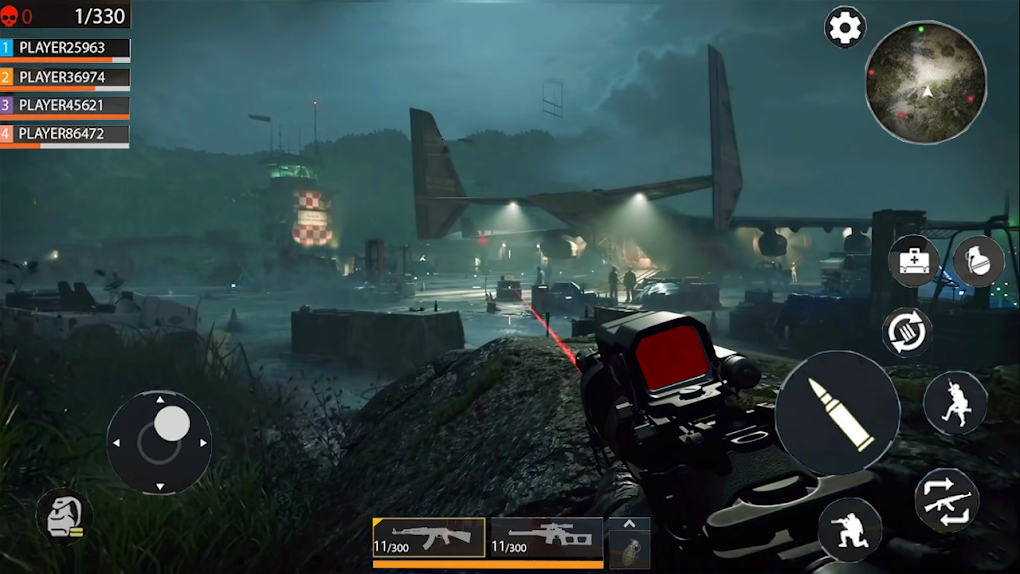The height and width of the screenshot is (574, 1020).
Task: Select PLAYER45621 in the leaderboard
Action: click(x=65, y=105)
